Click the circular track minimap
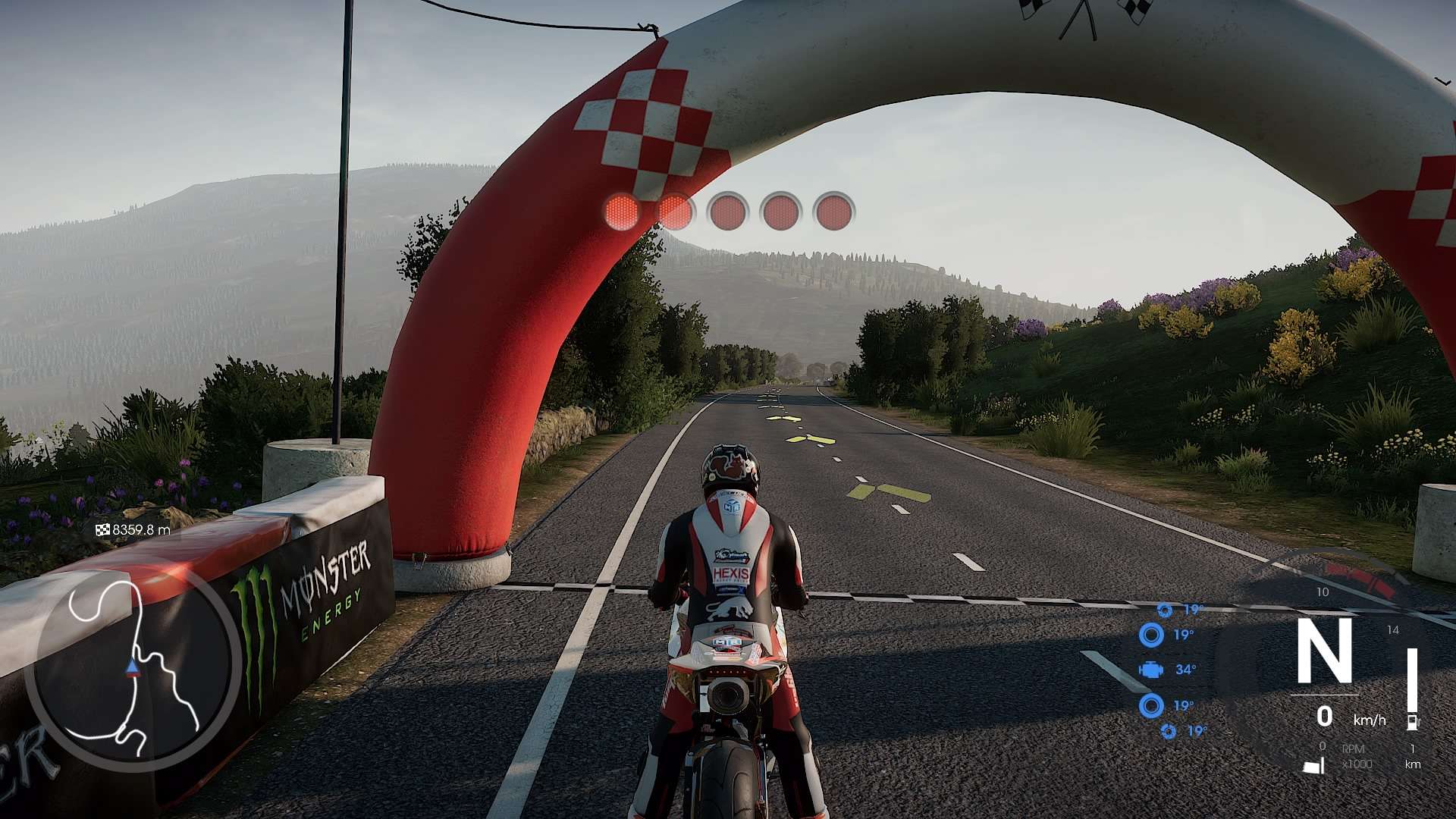 134,668
